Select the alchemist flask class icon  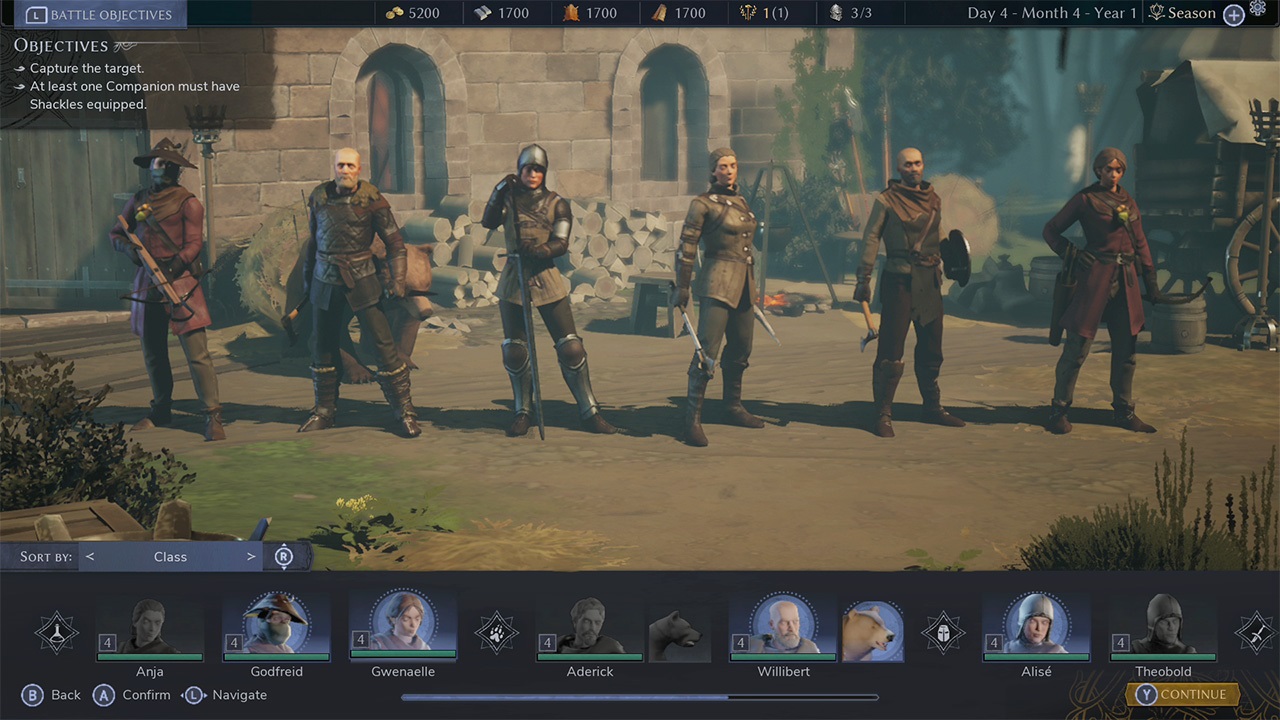[57, 632]
